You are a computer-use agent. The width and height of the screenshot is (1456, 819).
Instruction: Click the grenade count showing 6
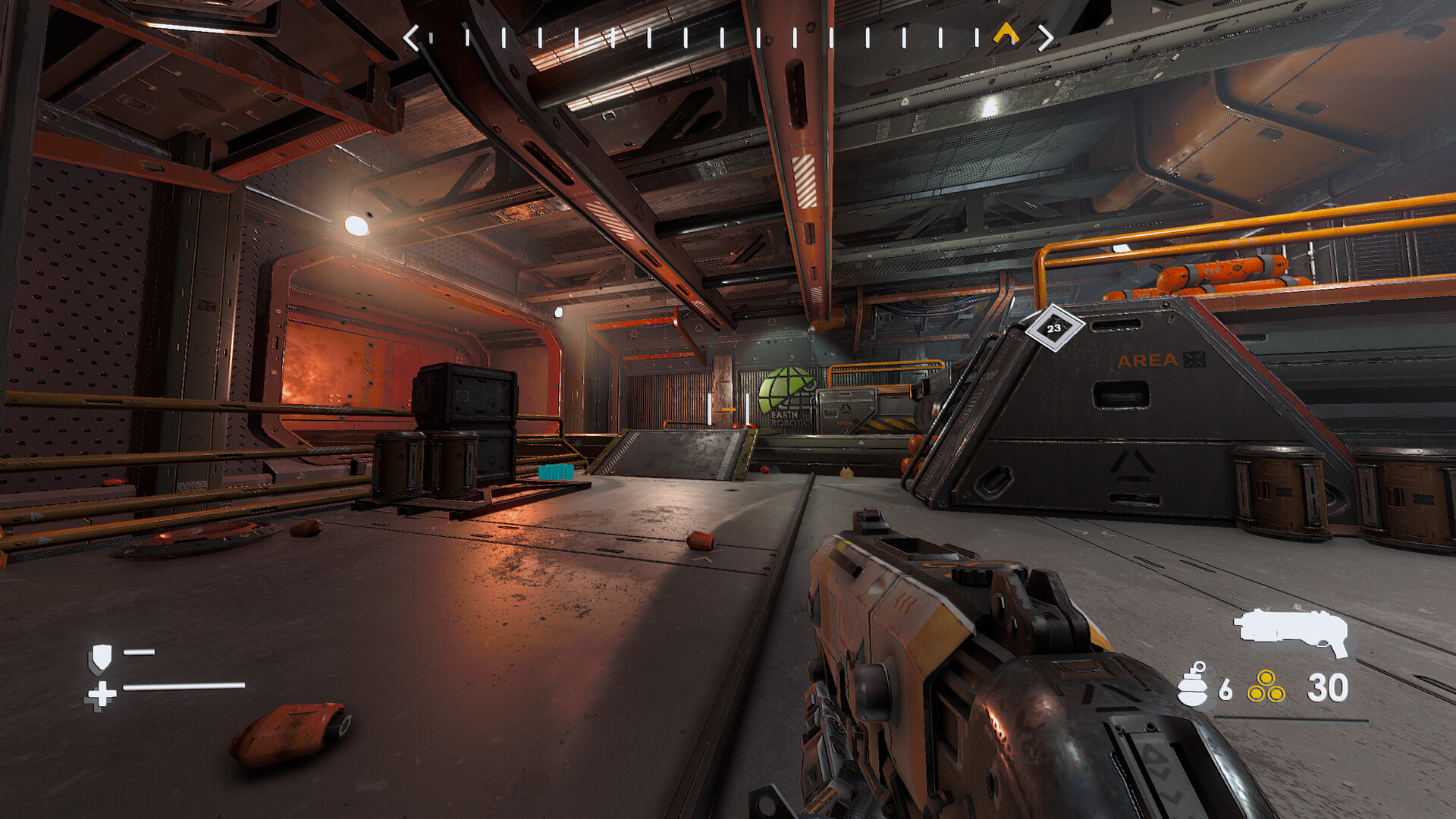(x=1225, y=689)
